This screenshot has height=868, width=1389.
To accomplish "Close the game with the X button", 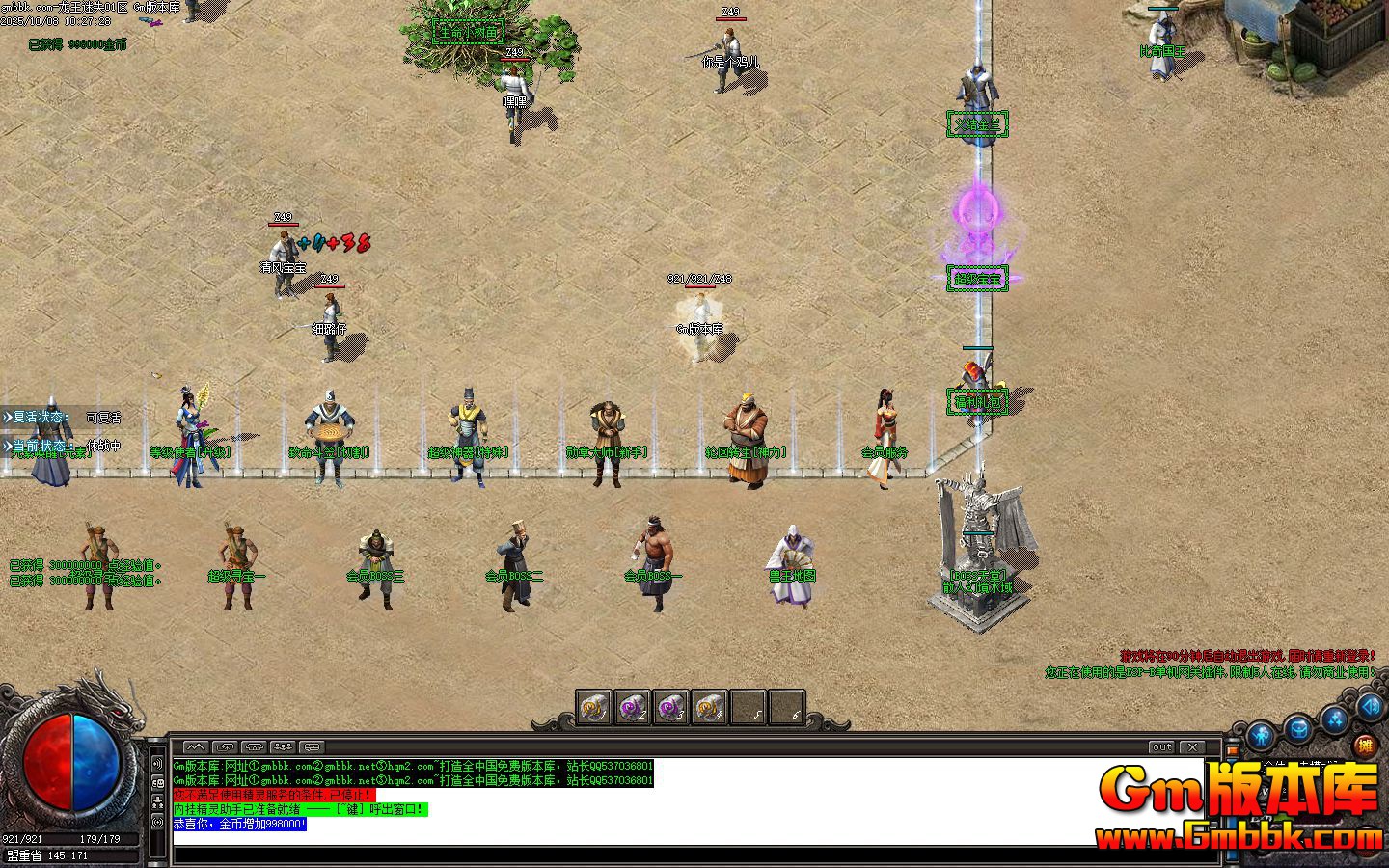I will [x=1193, y=747].
